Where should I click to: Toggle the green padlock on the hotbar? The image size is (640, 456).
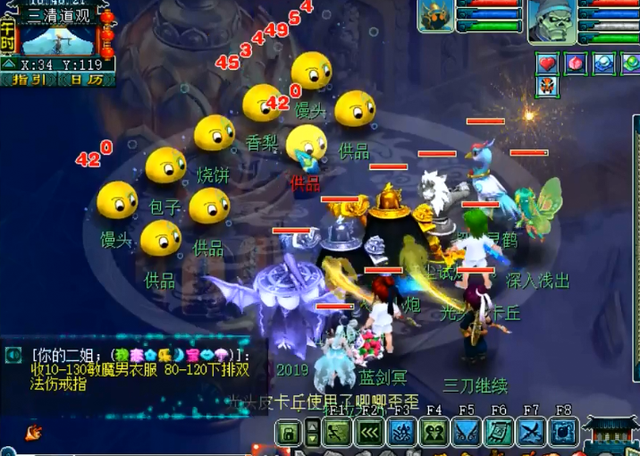(289, 432)
